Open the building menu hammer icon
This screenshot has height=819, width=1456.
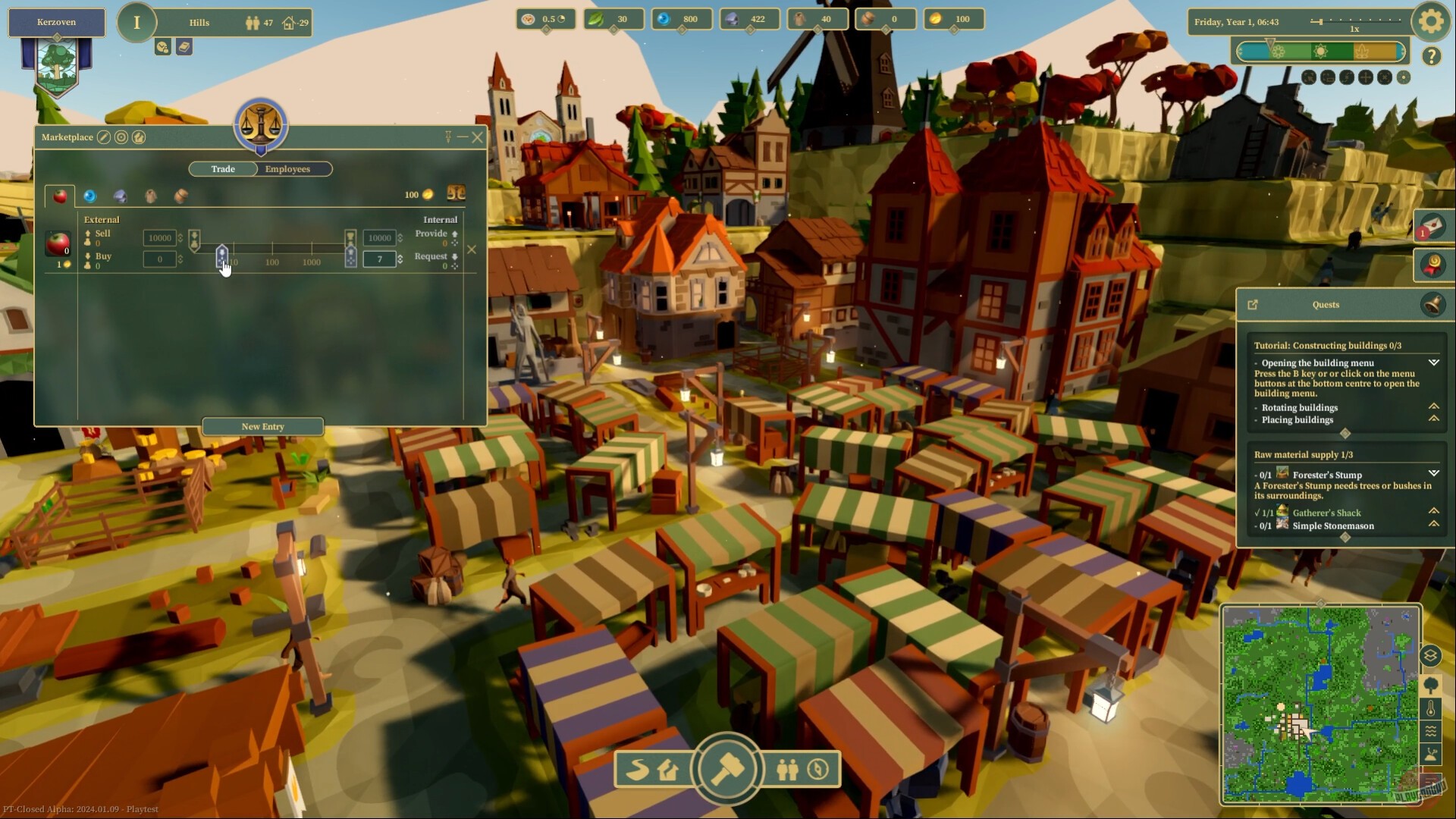pyautogui.click(x=728, y=769)
